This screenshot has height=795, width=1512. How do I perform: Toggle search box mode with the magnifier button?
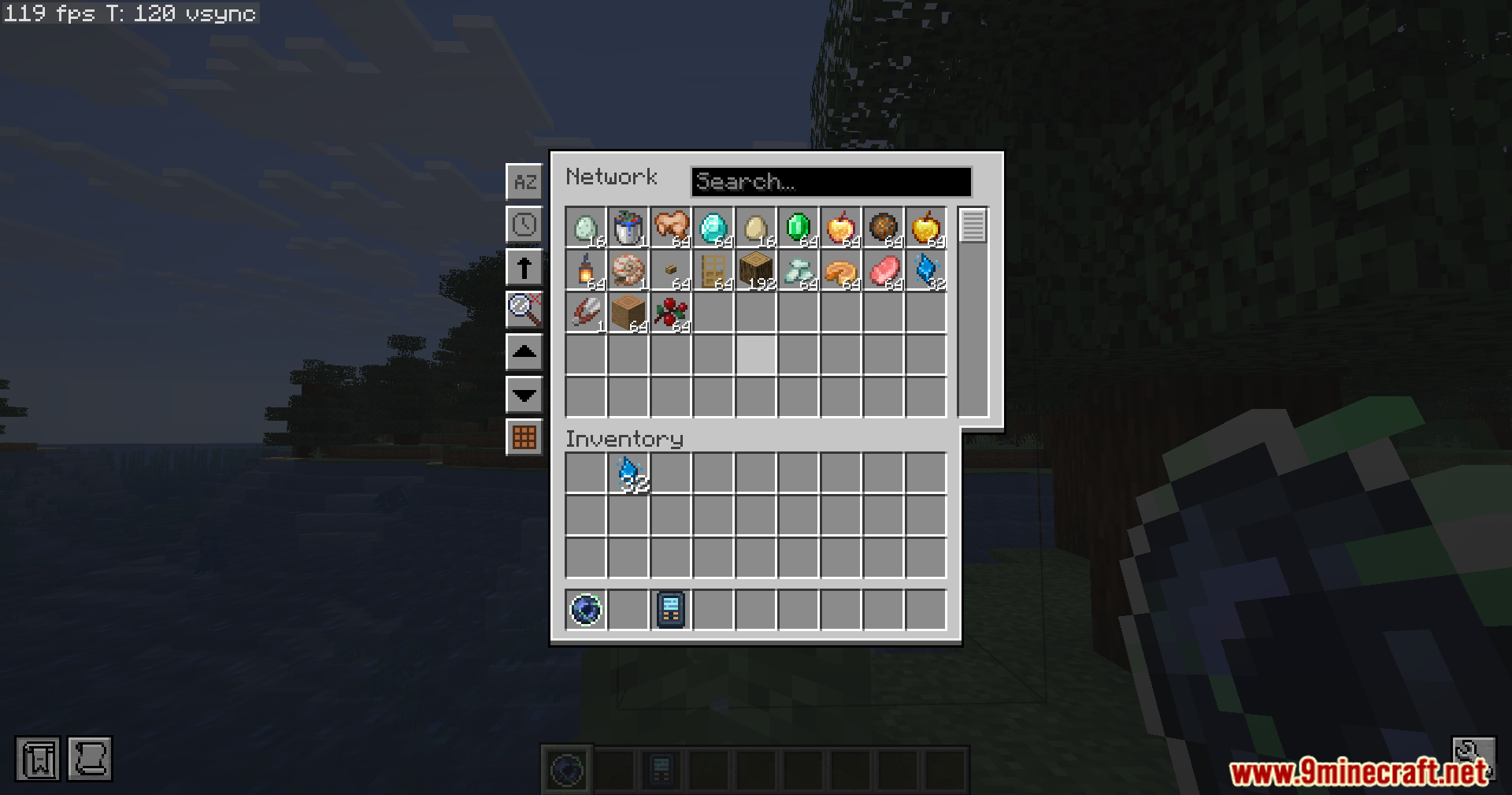pyautogui.click(x=524, y=310)
